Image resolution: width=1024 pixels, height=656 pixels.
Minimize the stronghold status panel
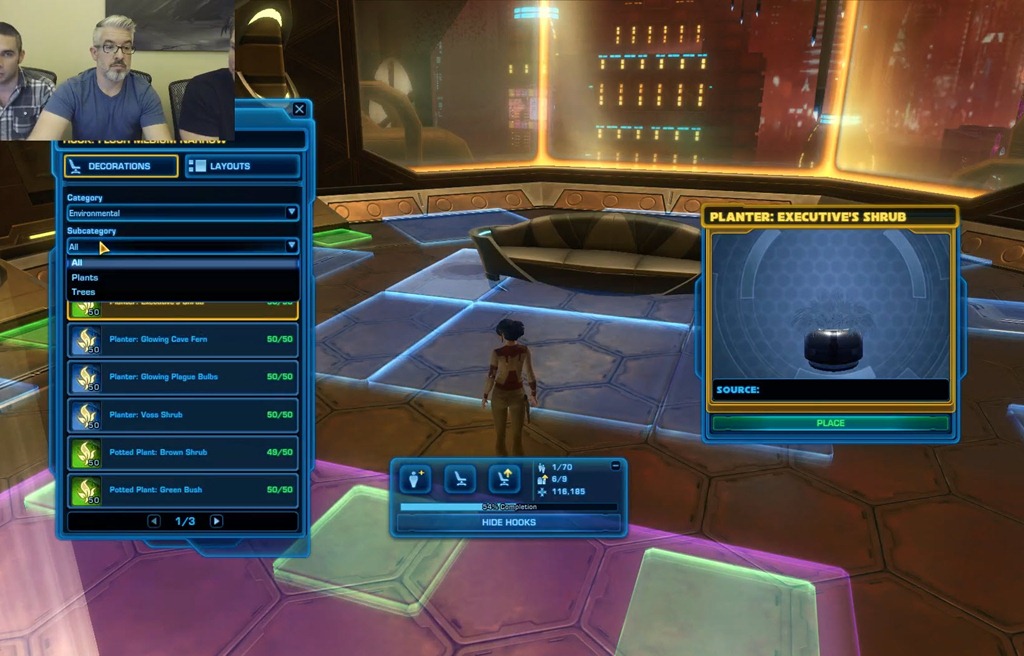tap(615, 466)
